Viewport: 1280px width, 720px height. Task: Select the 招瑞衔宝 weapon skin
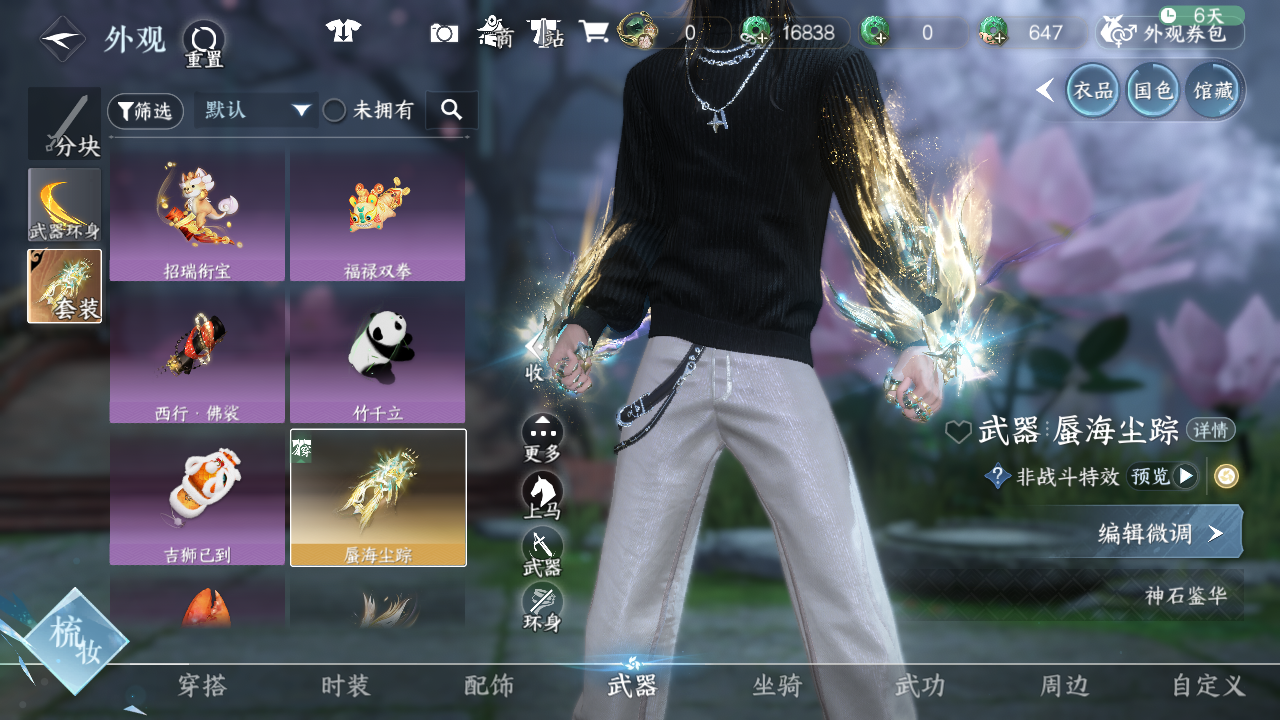tap(197, 216)
